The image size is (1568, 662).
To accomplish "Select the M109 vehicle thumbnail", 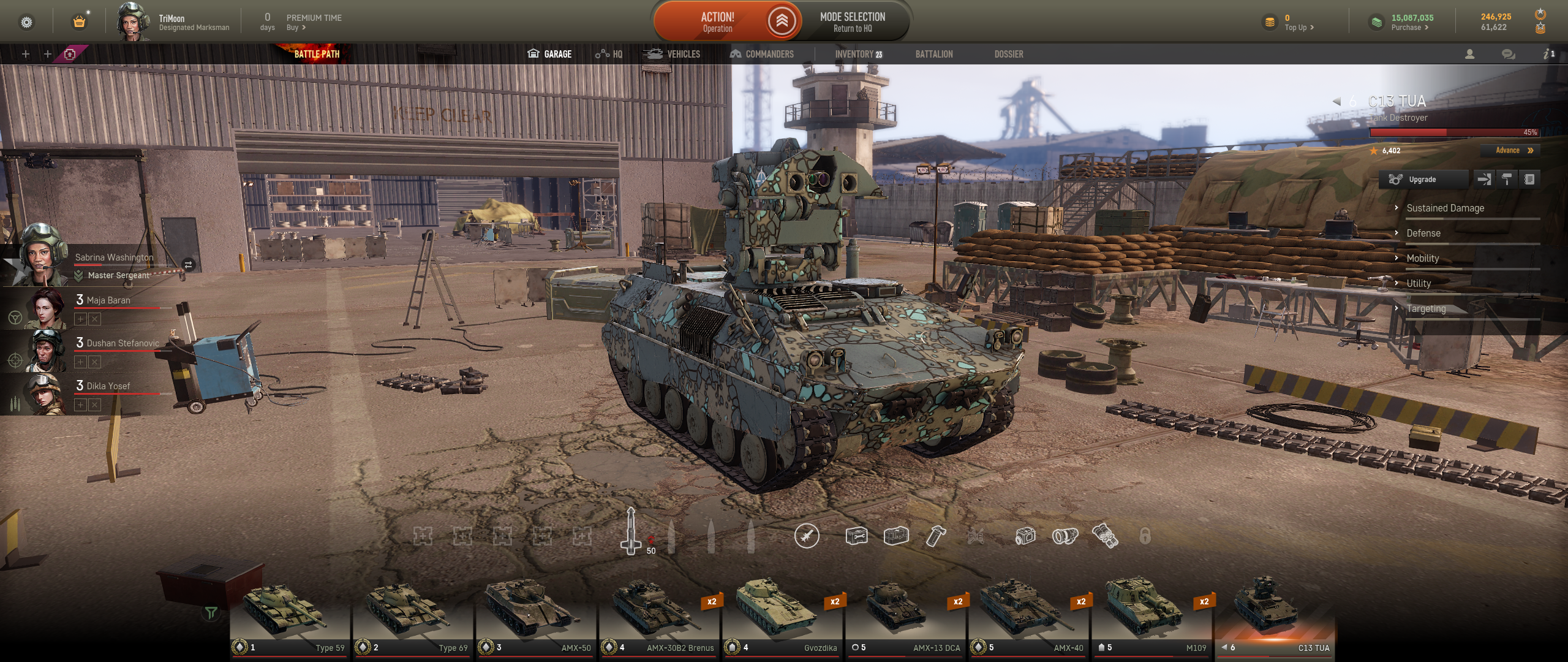I will (x=1150, y=616).
